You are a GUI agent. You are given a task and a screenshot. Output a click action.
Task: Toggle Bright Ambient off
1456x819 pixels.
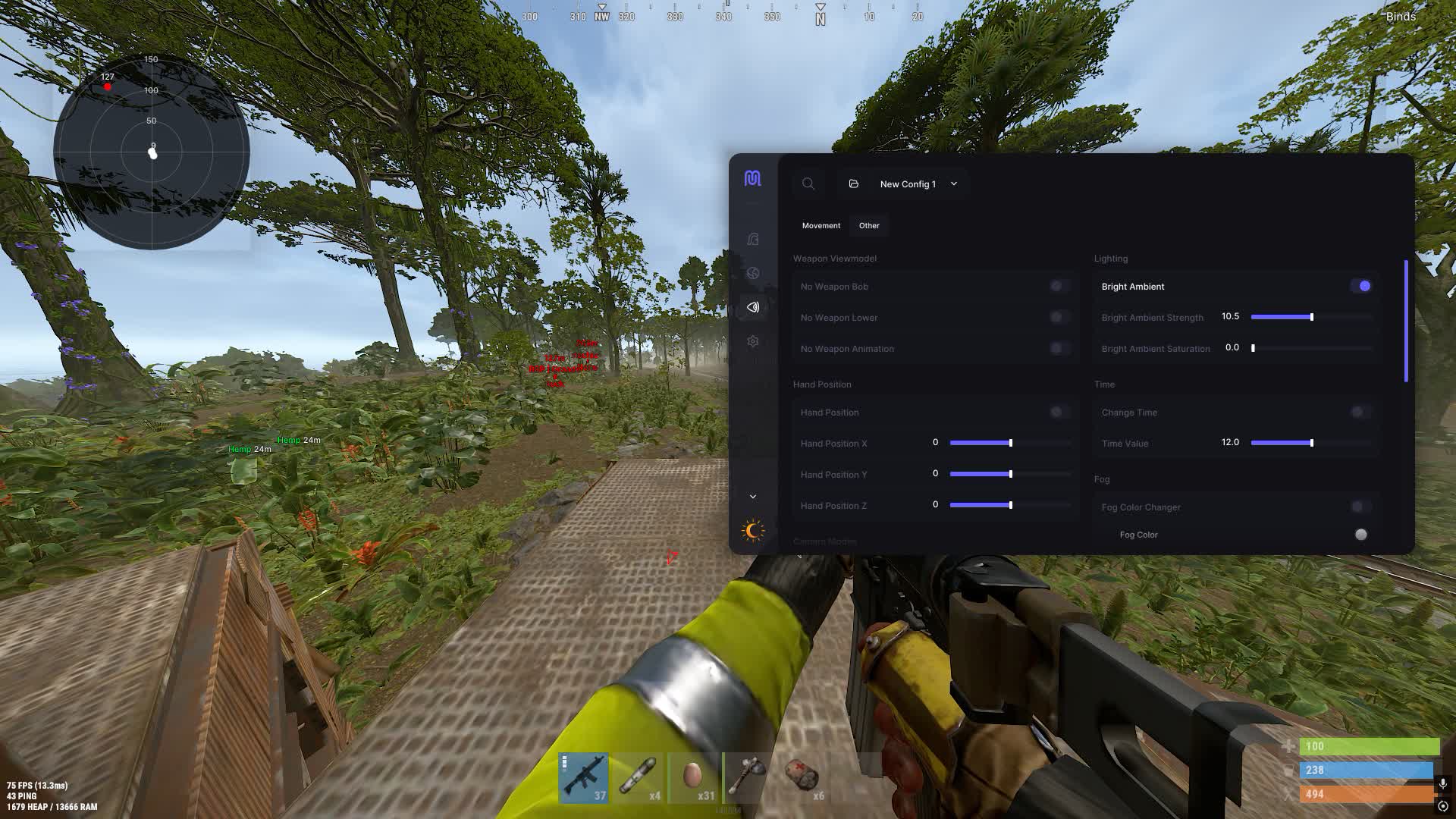(1363, 286)
